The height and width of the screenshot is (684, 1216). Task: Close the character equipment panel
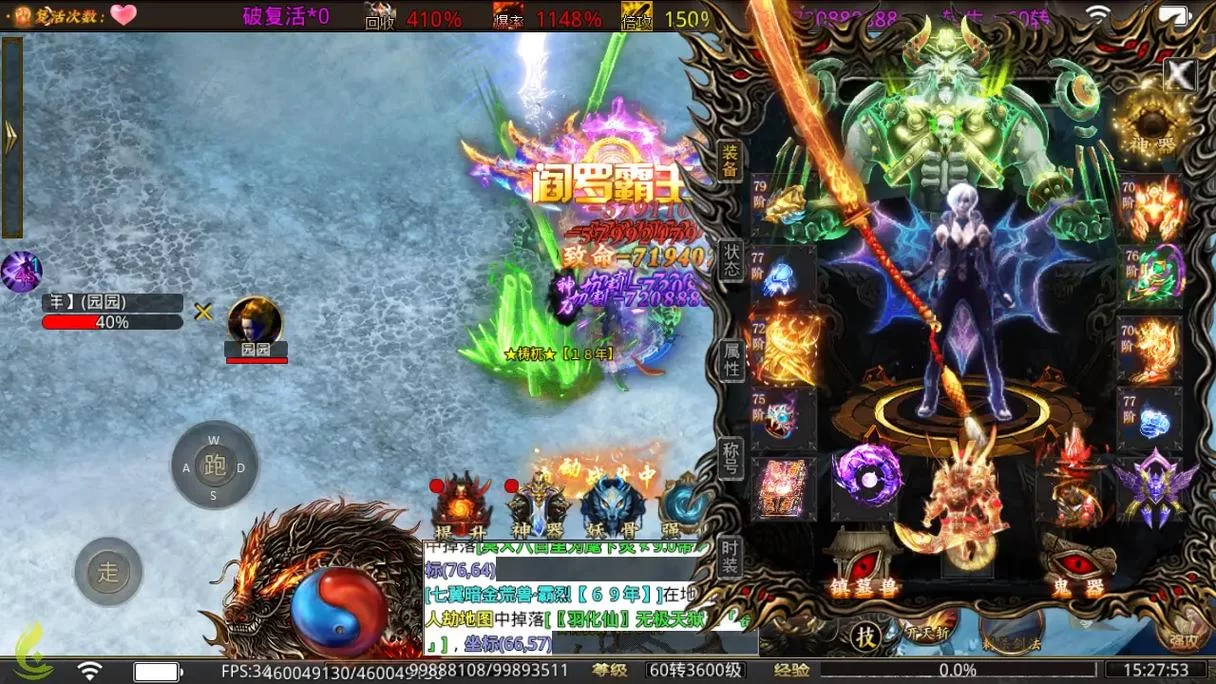point(1180,74)
